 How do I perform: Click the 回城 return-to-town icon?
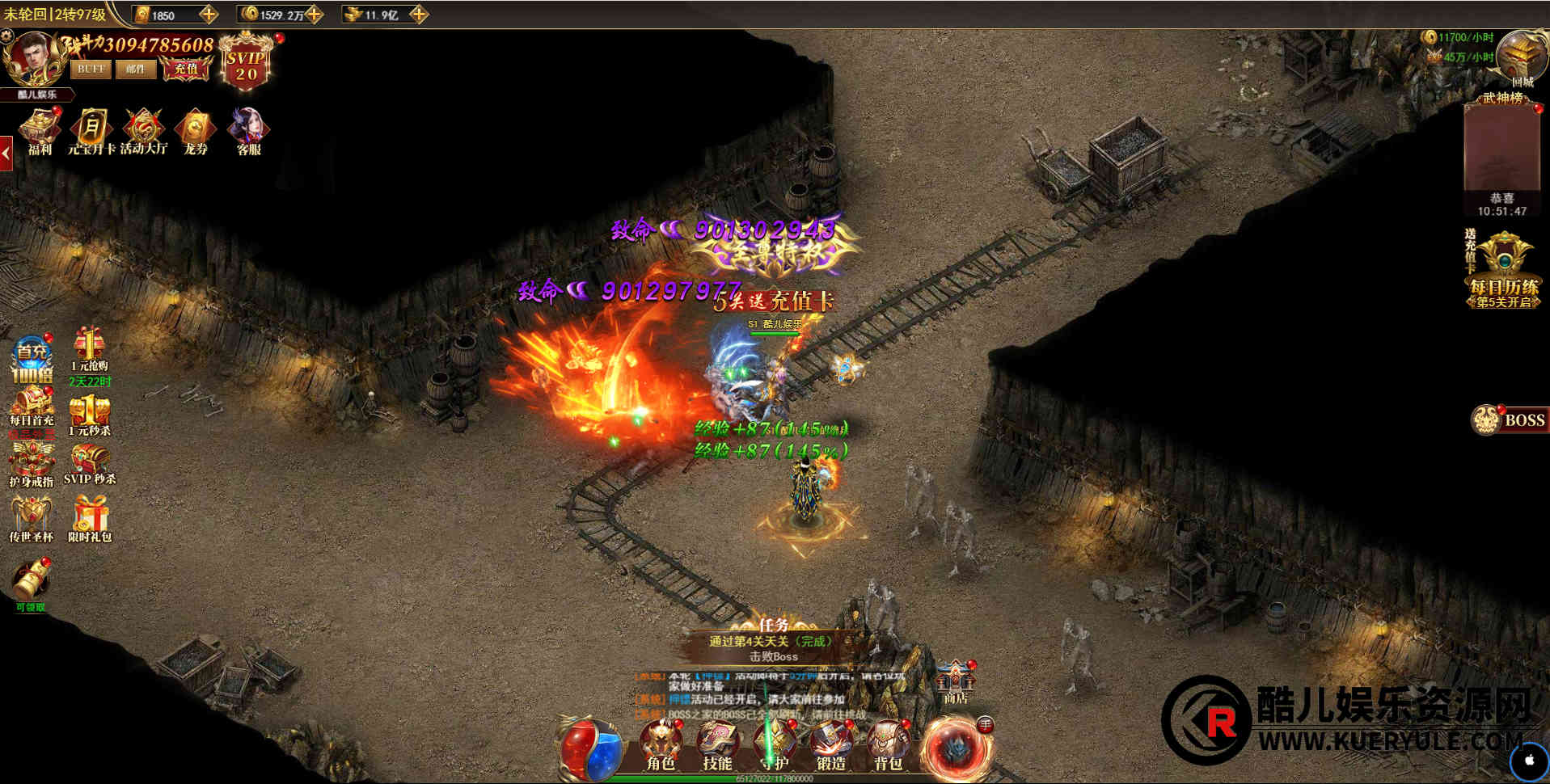coord(1521,60)
